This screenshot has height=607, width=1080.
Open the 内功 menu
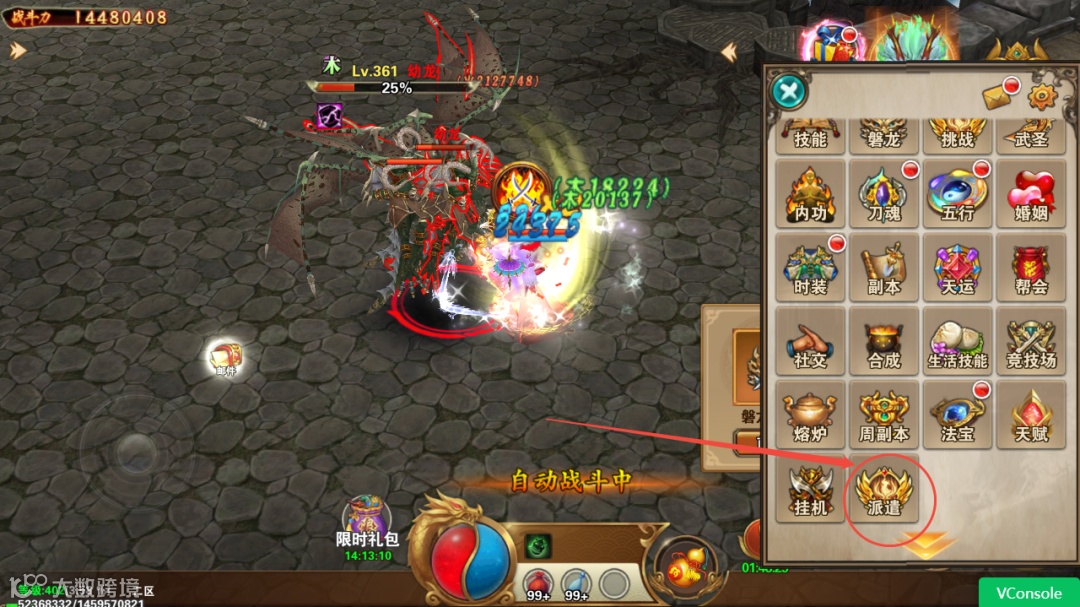click(811, 194)
